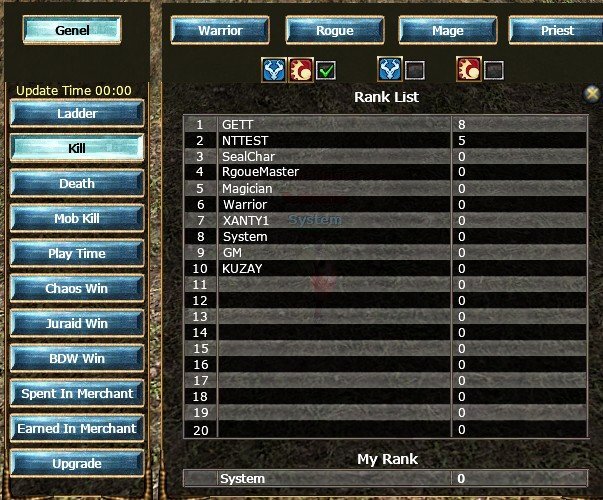The height and width of the screenshot is (500, 603).
Task: Open the Juraid Win ranking
Action: (77, 324)
